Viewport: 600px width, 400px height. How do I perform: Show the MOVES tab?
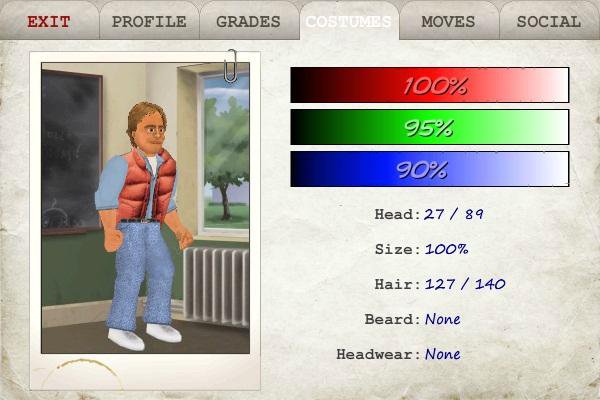[x=449, y=21]
